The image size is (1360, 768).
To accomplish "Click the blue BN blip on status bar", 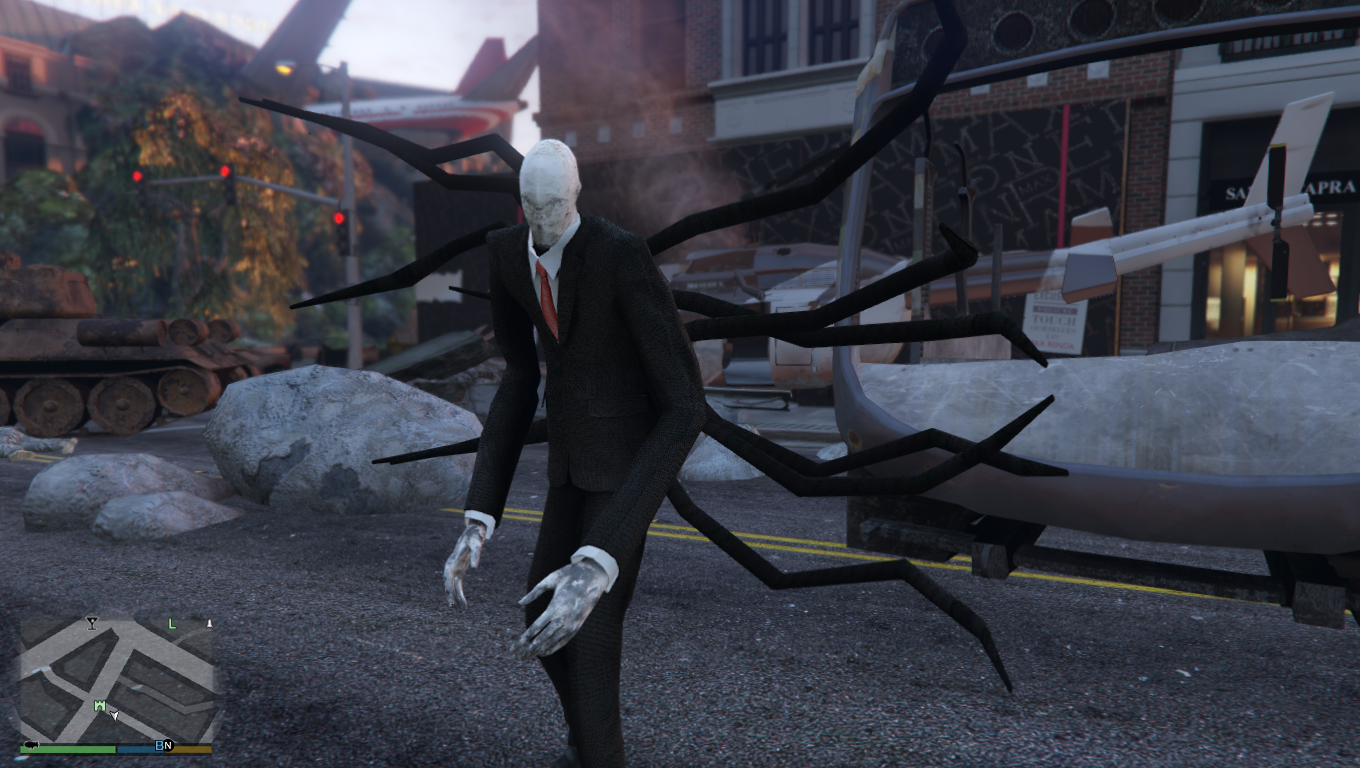I will point(158,746).
